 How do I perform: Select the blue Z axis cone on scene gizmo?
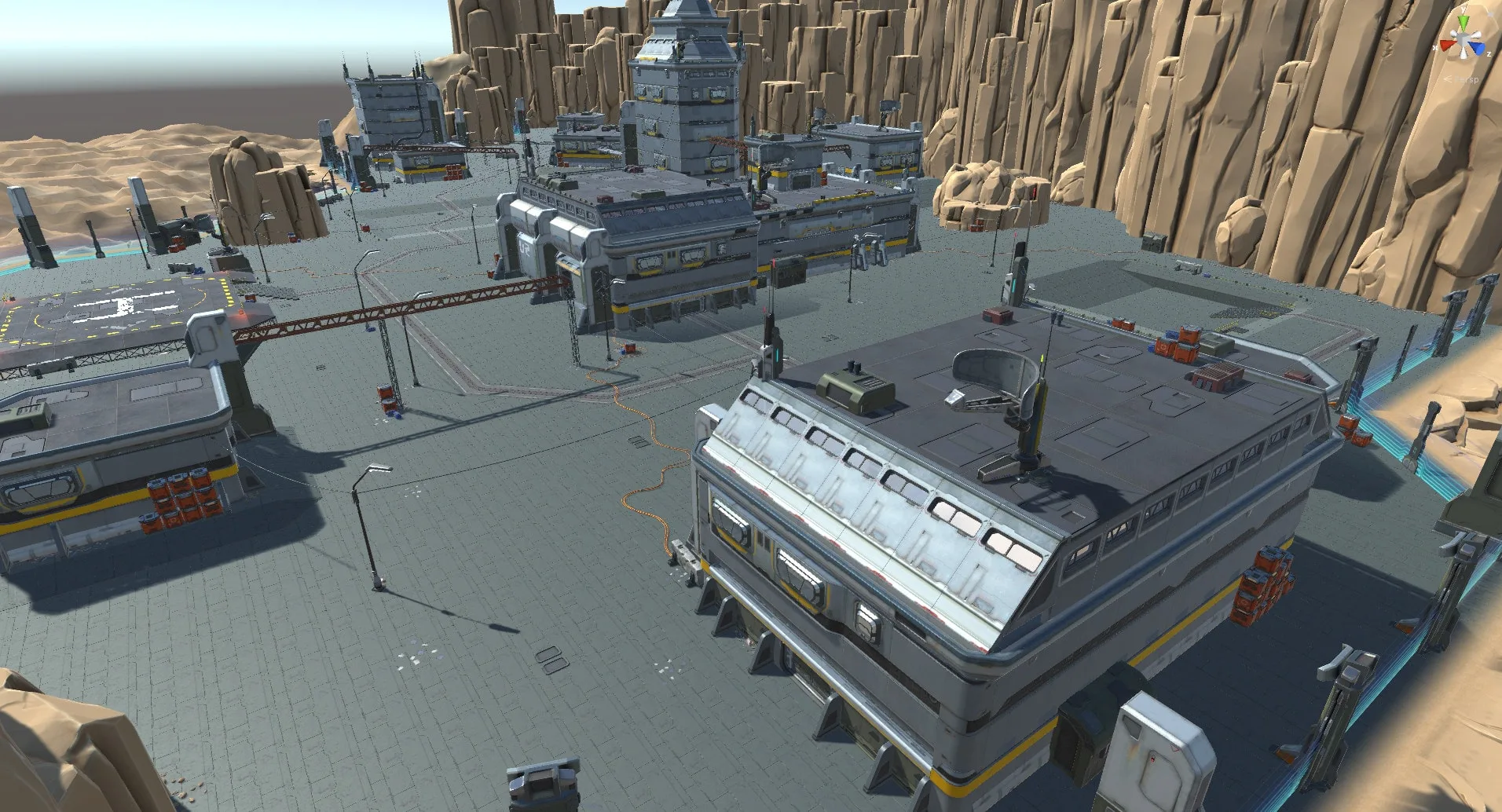click(1477, 48)
